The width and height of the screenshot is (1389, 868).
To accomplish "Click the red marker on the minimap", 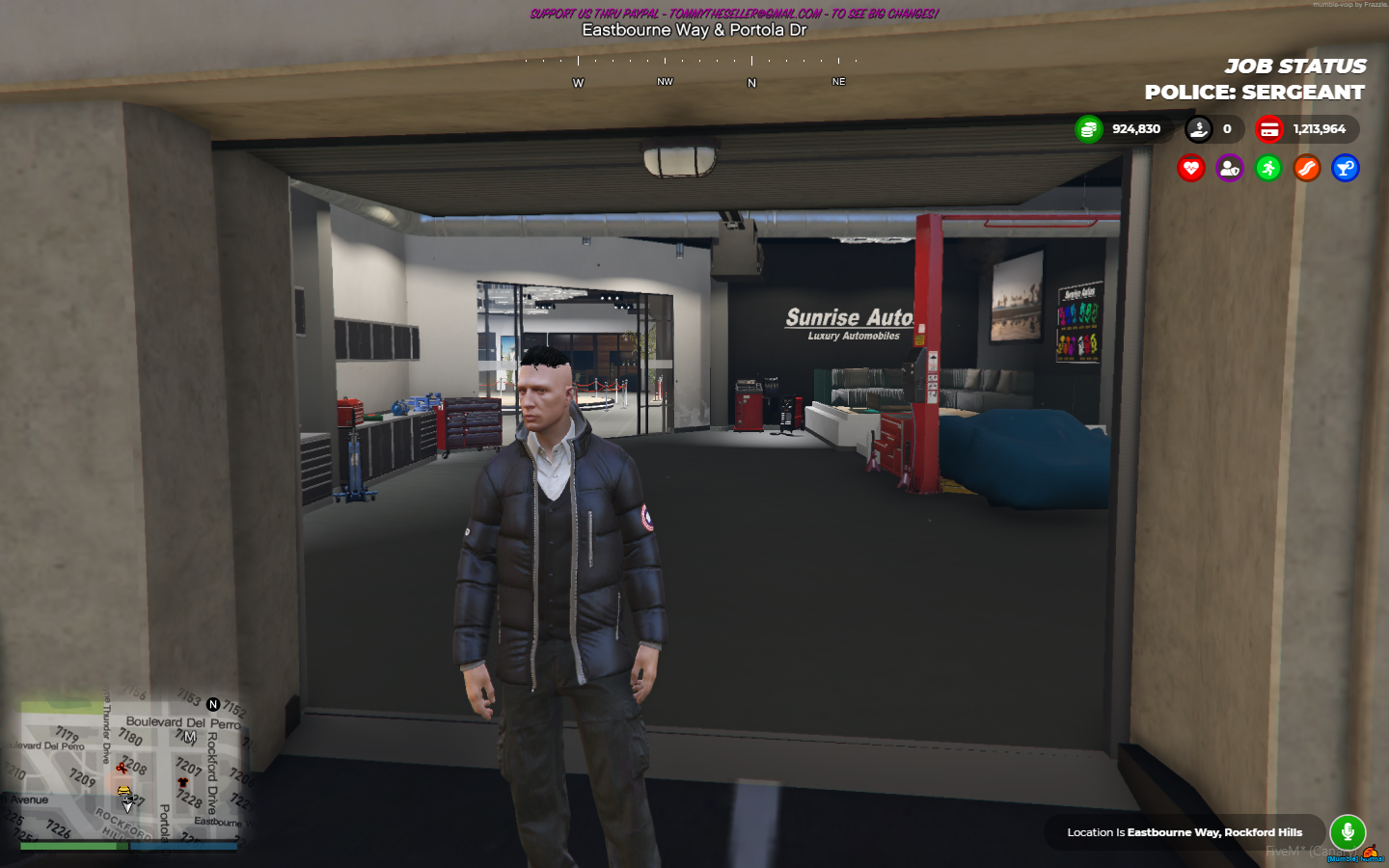I will pos(122,767).
